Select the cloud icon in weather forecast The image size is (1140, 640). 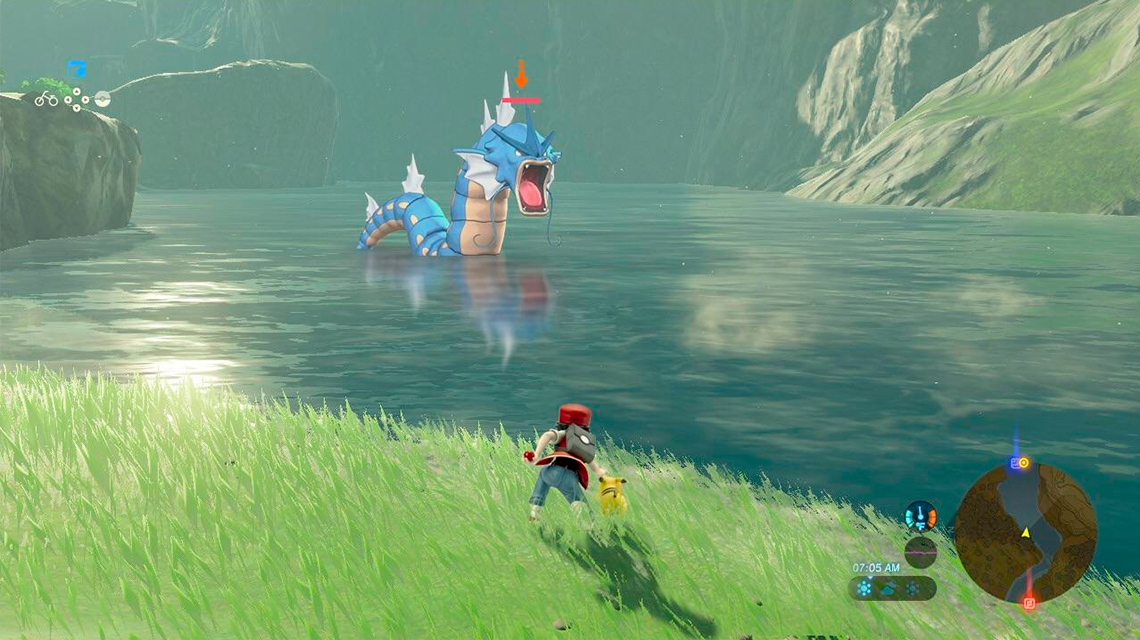click(x=888, y=588)
